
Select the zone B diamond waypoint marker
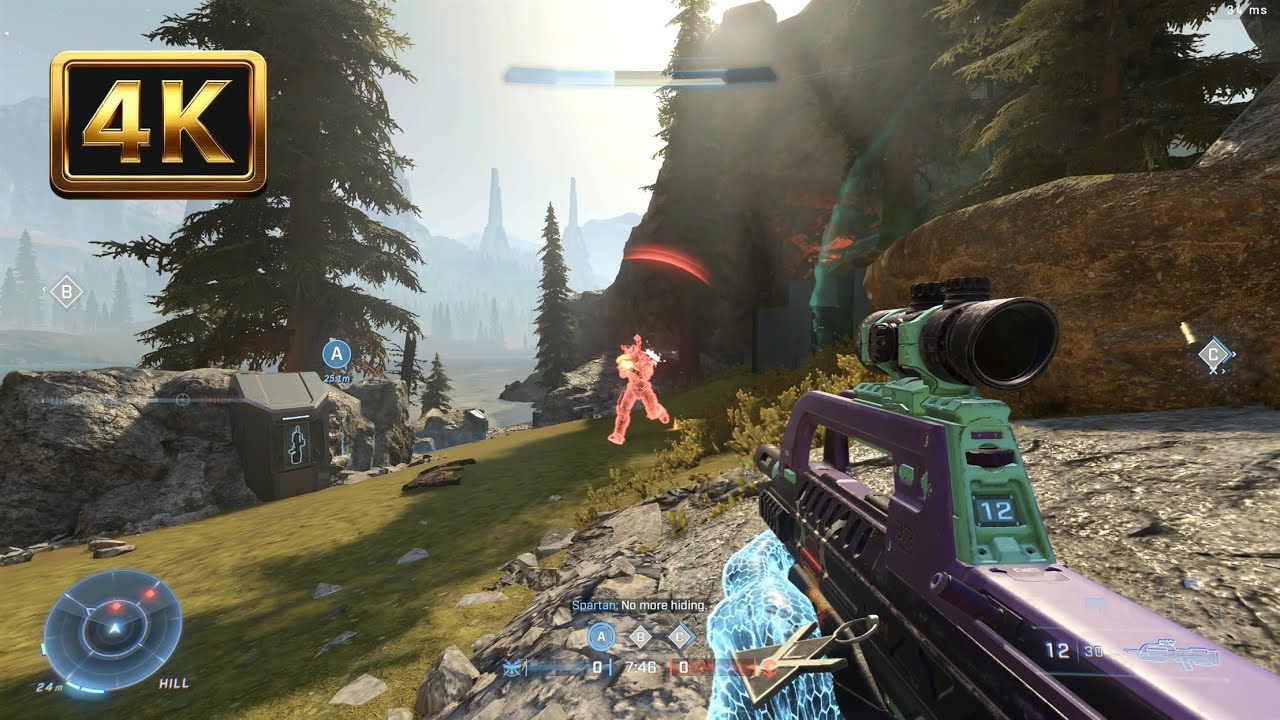[x=66, y=292]
